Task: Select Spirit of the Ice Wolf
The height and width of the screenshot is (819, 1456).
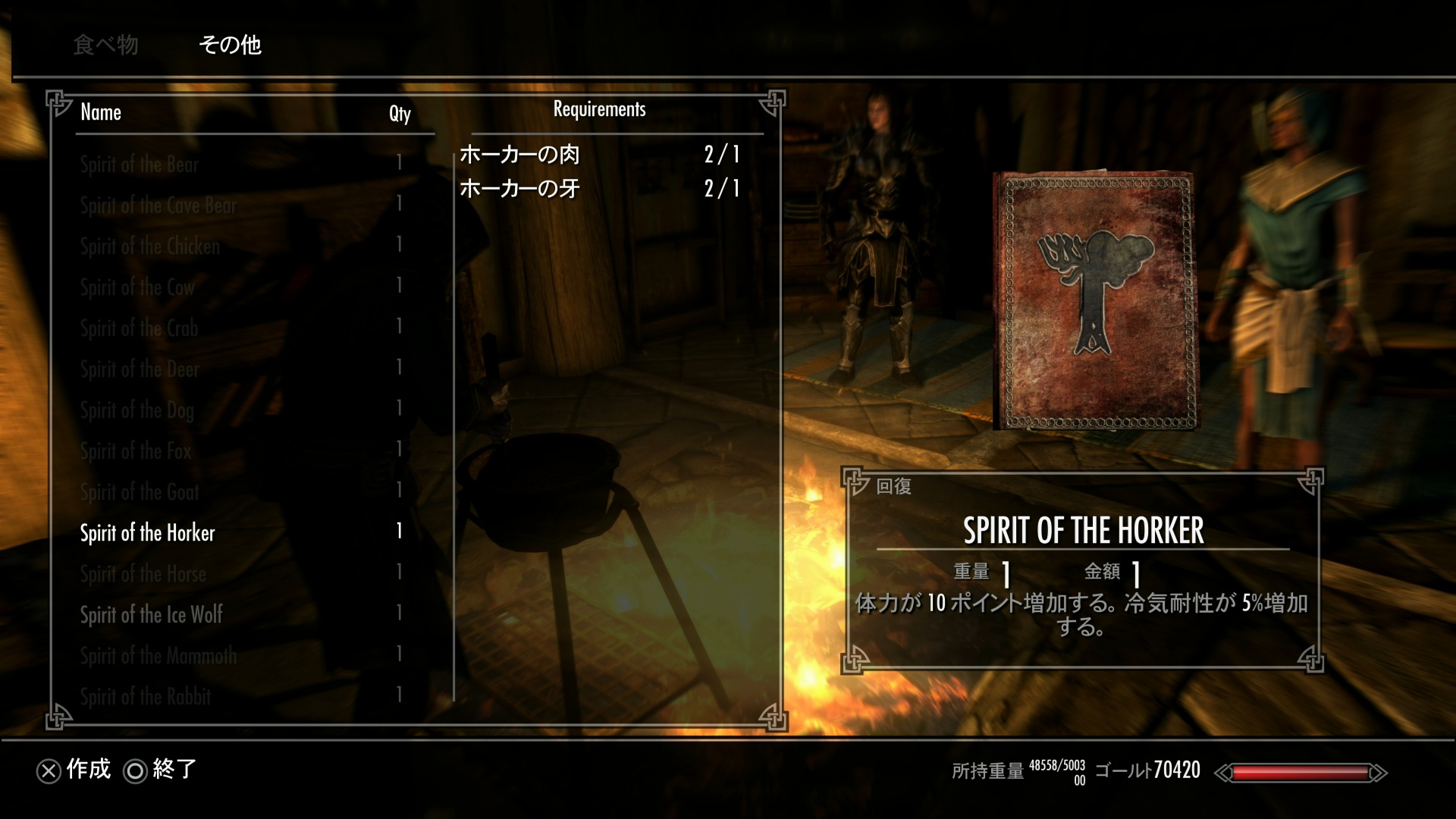Action: click(152, 615)
